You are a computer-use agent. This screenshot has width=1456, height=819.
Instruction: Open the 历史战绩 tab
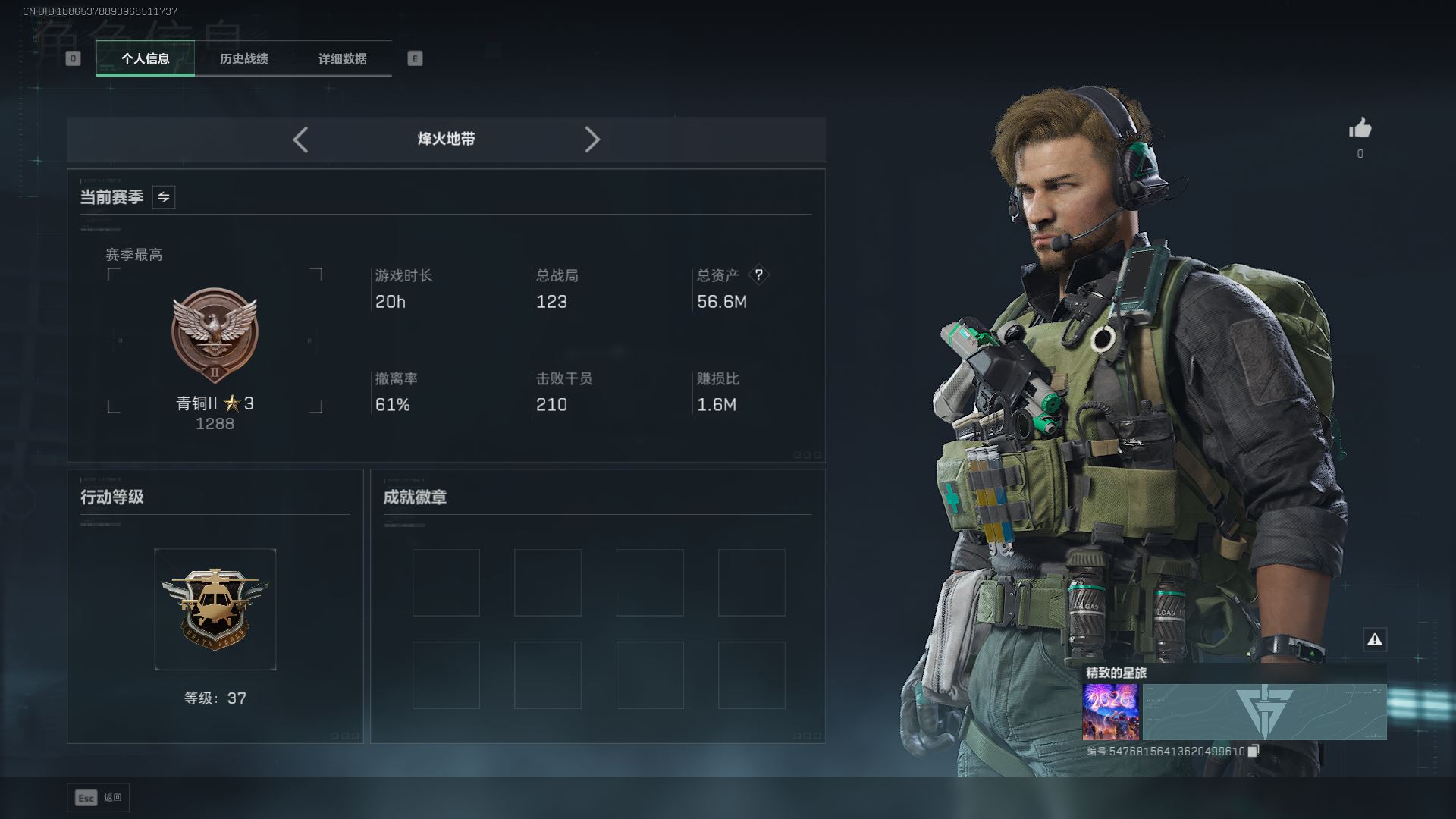tap(243, 58)
